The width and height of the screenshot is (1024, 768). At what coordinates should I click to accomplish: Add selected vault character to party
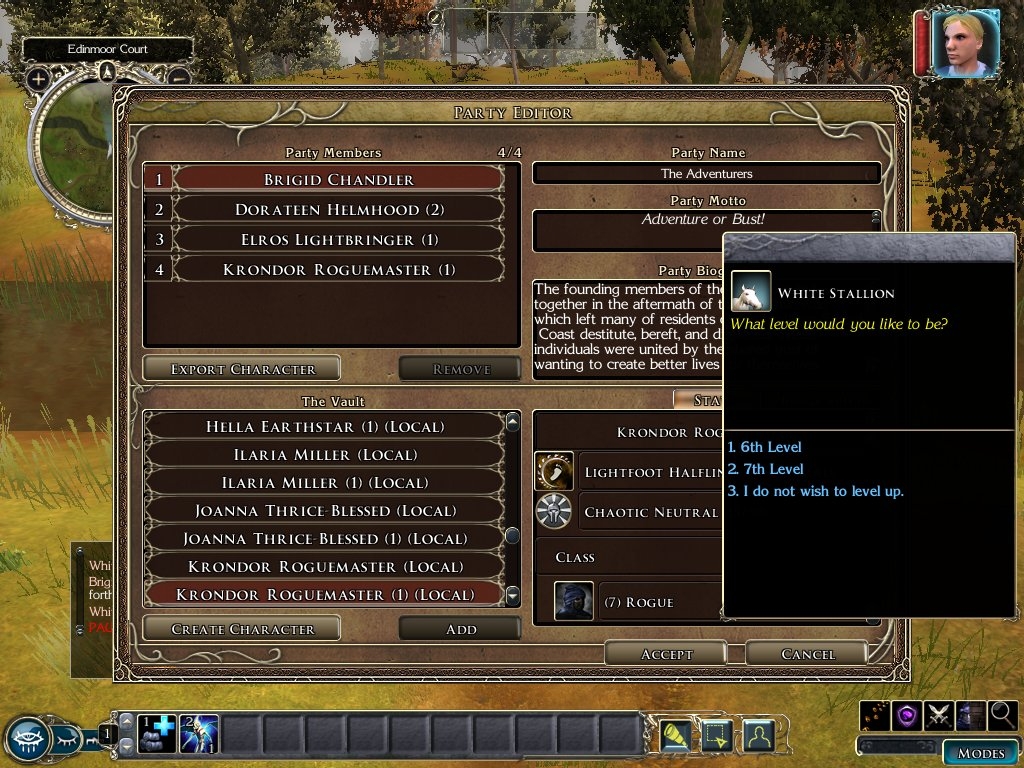pos(460,629)
